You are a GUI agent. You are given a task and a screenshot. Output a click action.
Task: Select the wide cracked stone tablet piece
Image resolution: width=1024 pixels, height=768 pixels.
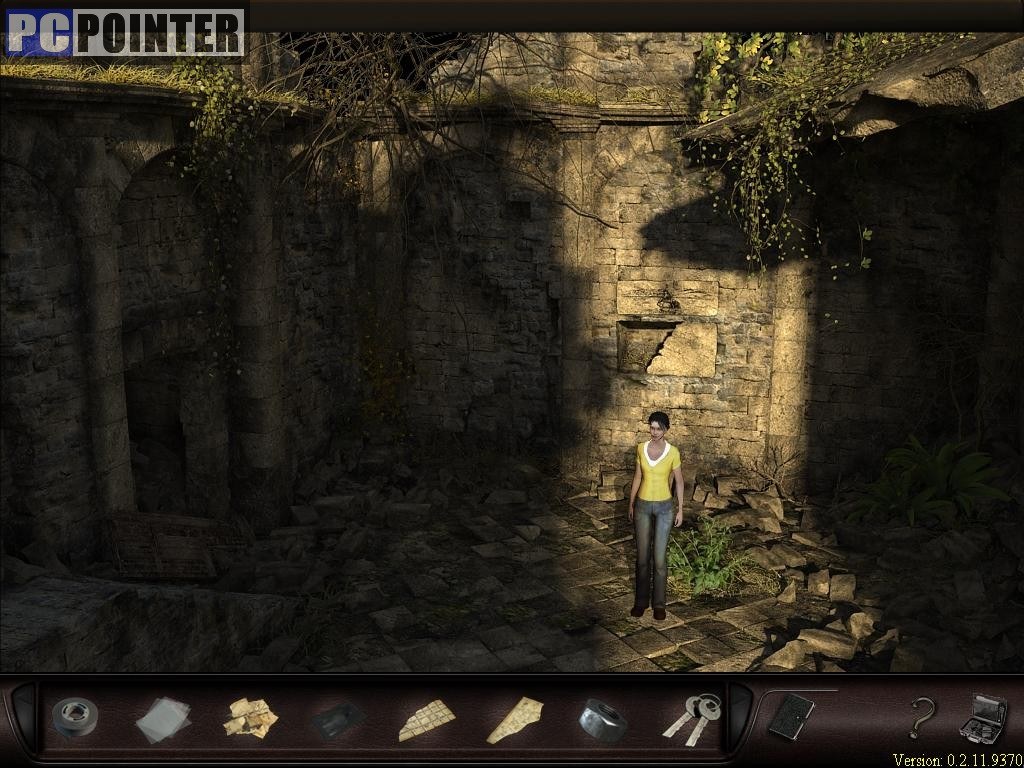427,719
